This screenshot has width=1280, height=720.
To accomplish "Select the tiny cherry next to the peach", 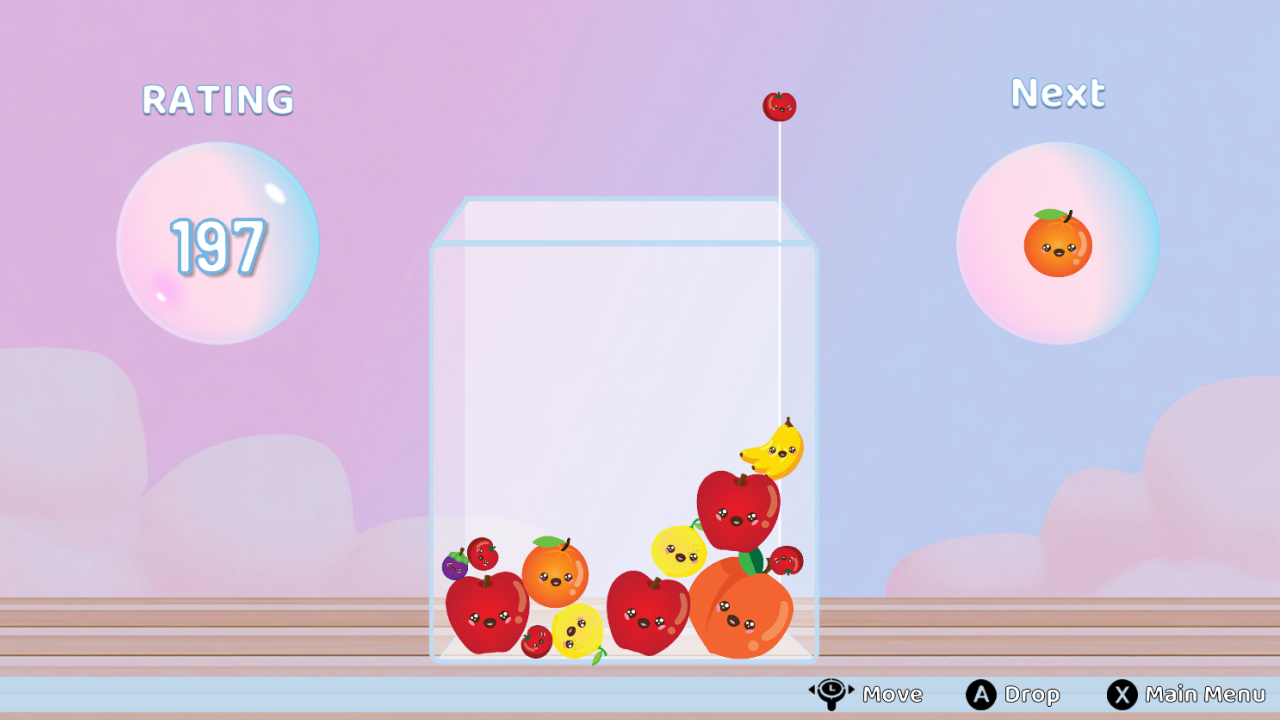I will 789,558.
